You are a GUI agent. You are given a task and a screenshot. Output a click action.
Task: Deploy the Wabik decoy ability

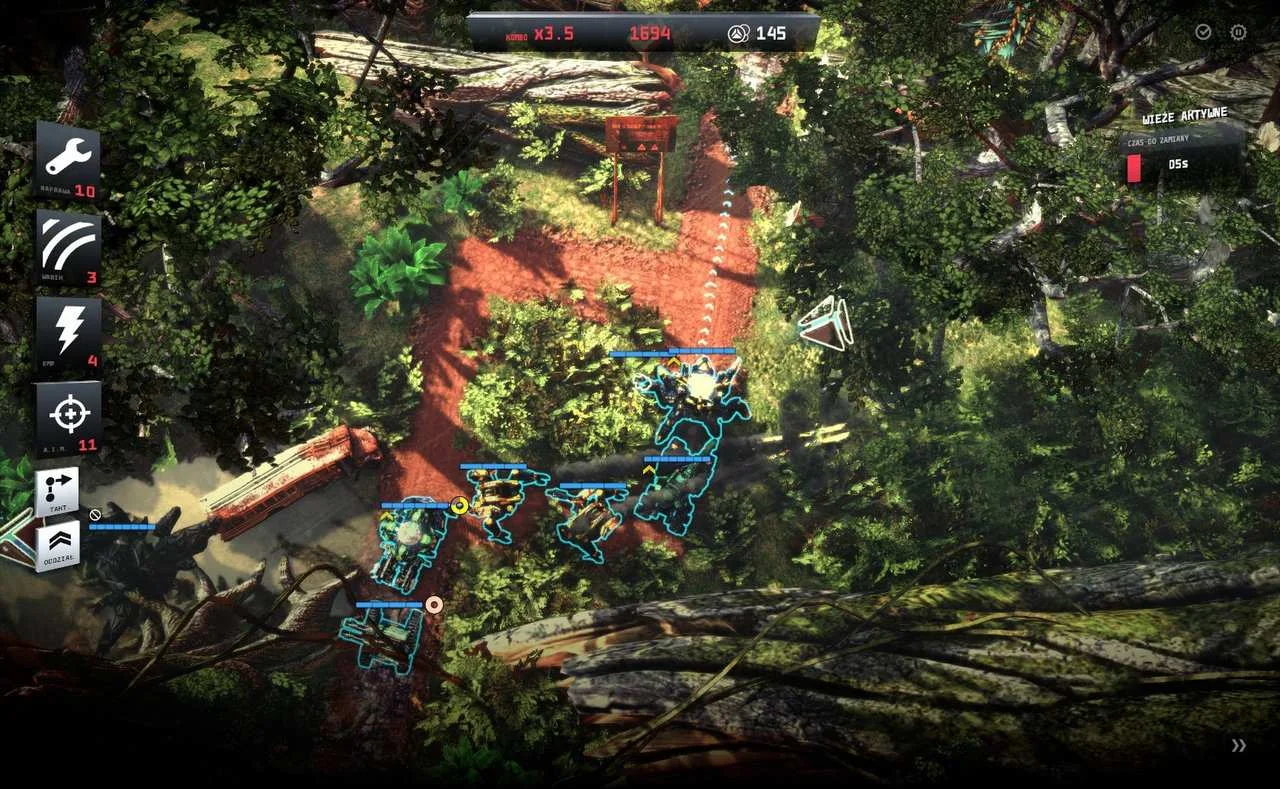(x=68, y=247)
